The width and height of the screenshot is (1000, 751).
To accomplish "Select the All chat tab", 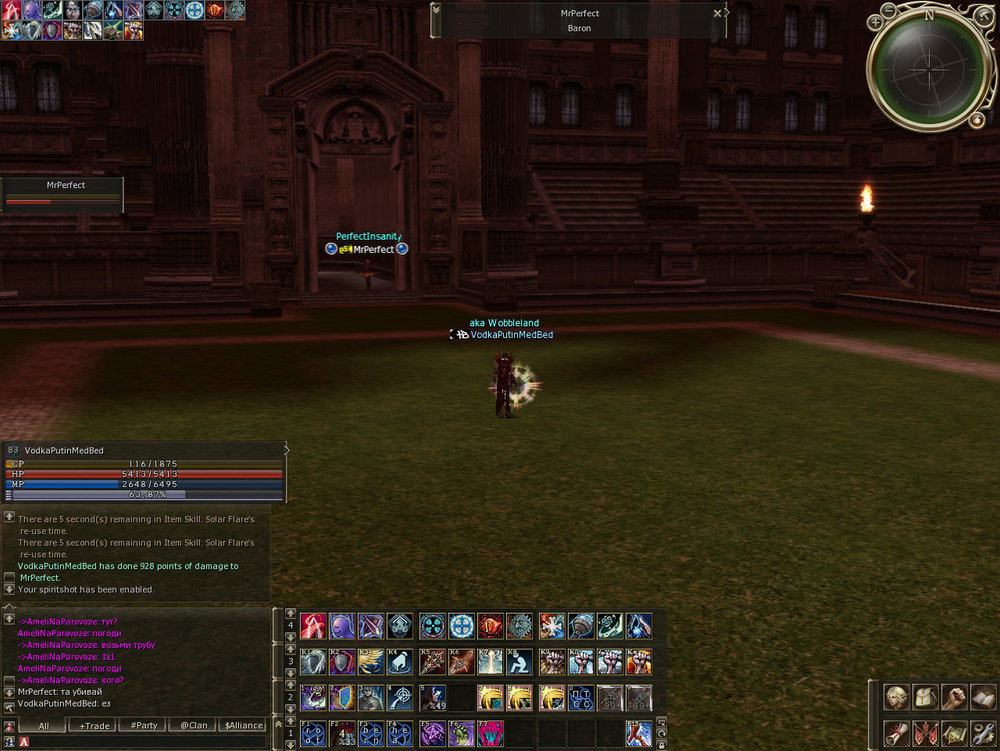I will tap(43, 725).
